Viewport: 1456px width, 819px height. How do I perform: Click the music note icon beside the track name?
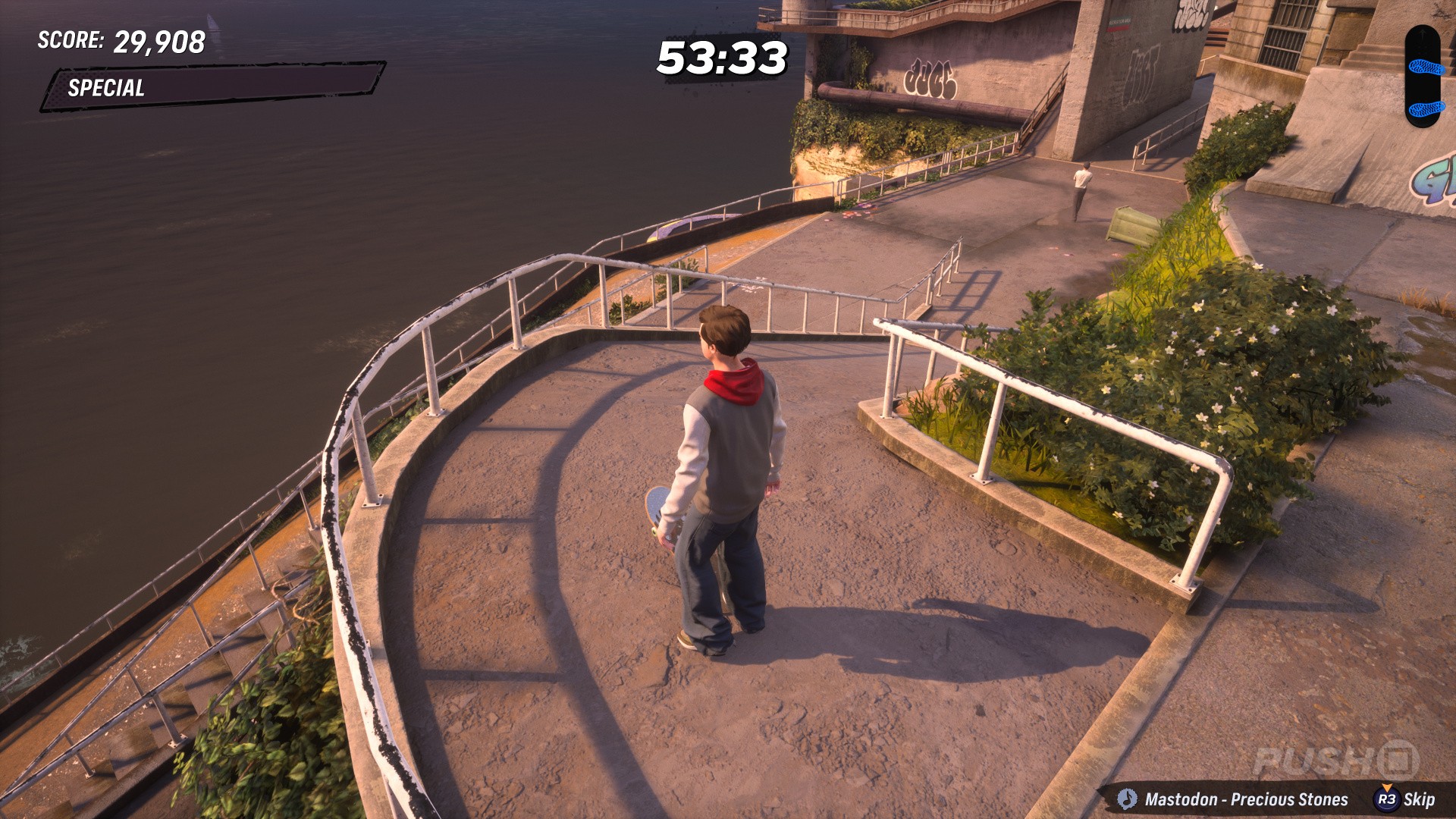point(1127,799)
